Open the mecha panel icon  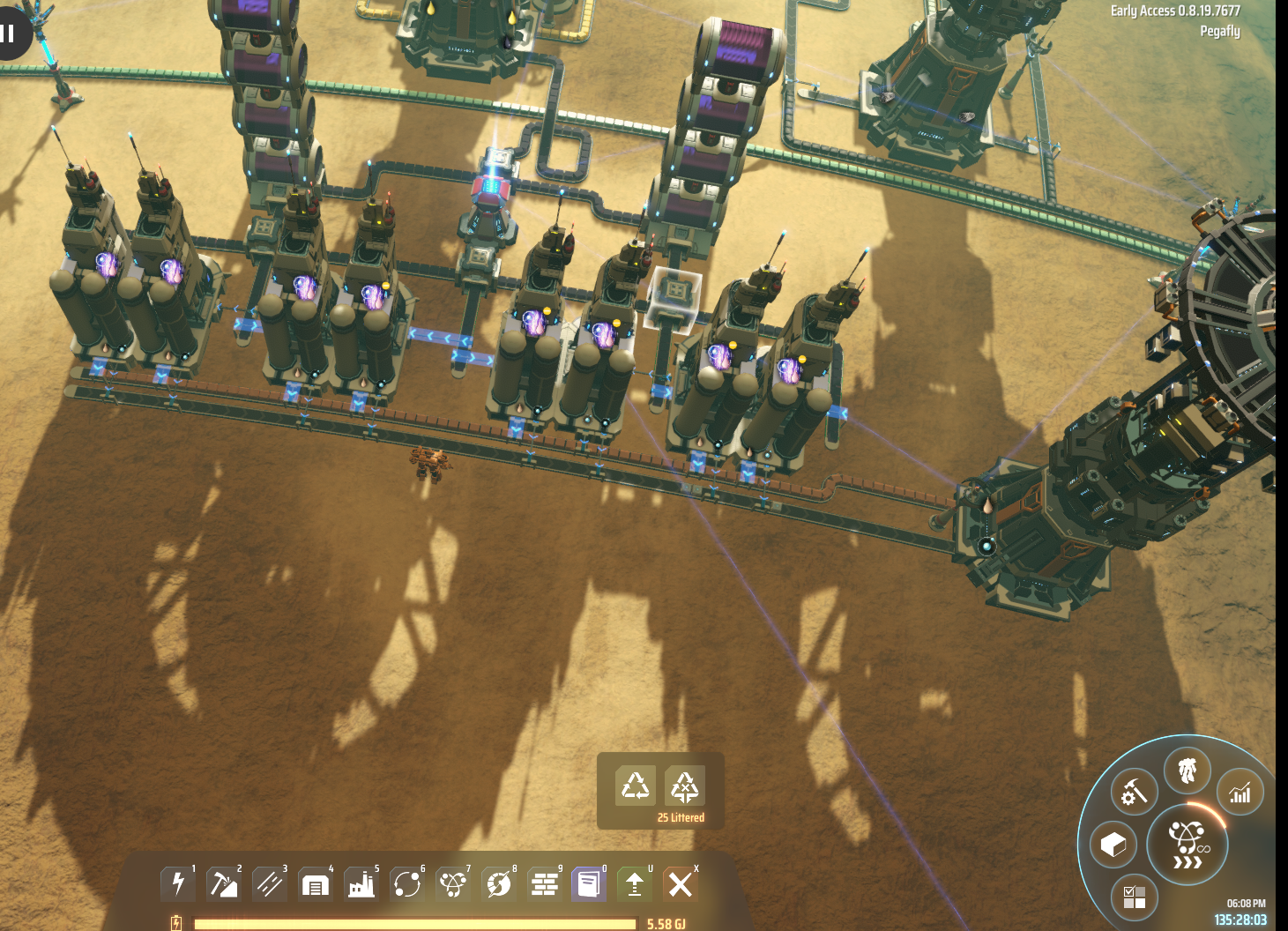[1187, 770]
